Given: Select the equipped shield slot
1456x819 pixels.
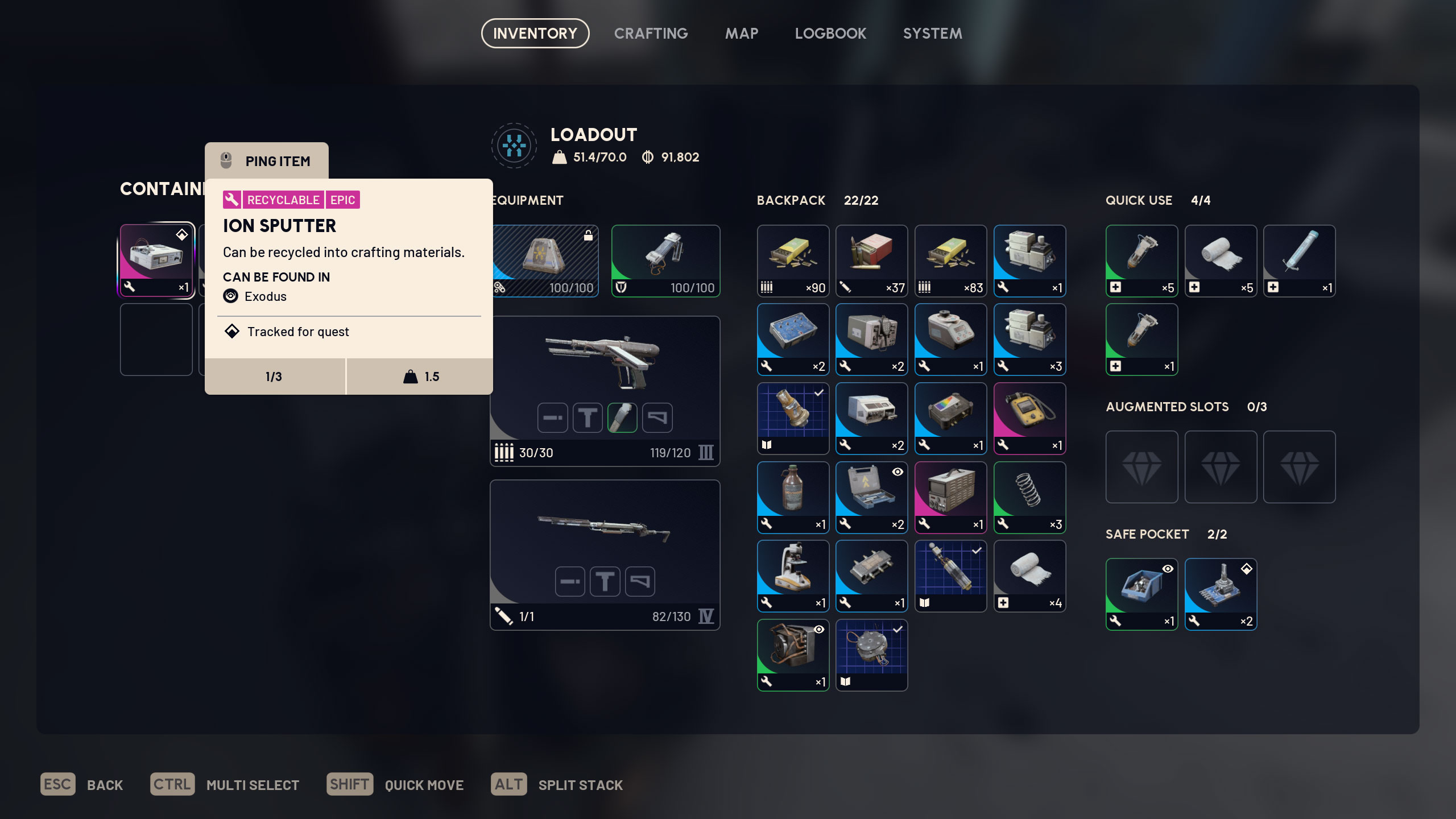Looking at the screenshot, I should pos(665,260).
